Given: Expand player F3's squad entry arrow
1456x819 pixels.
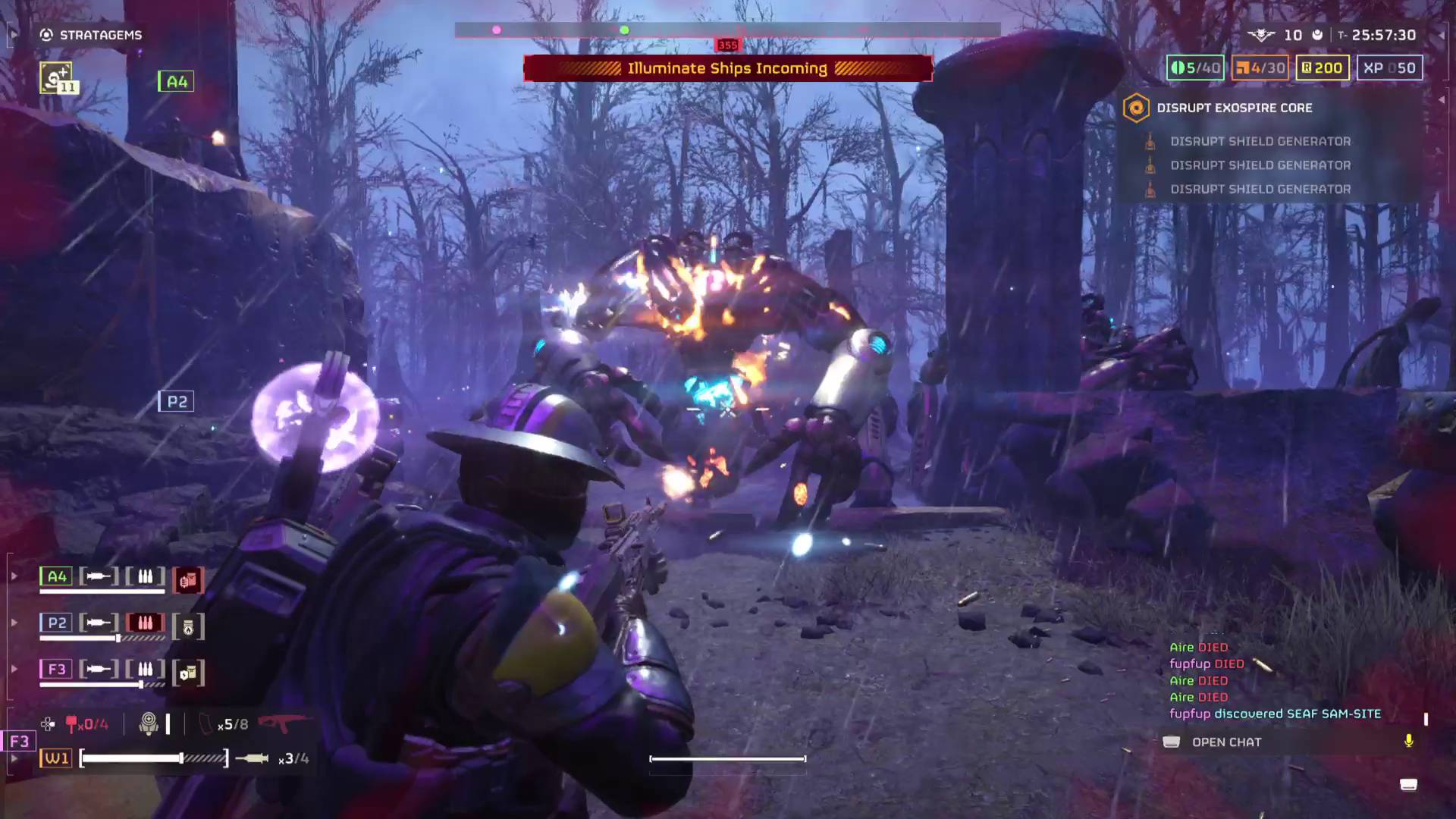Looking at the screenshot, I should pyautogui.click(x=14, y=668).
